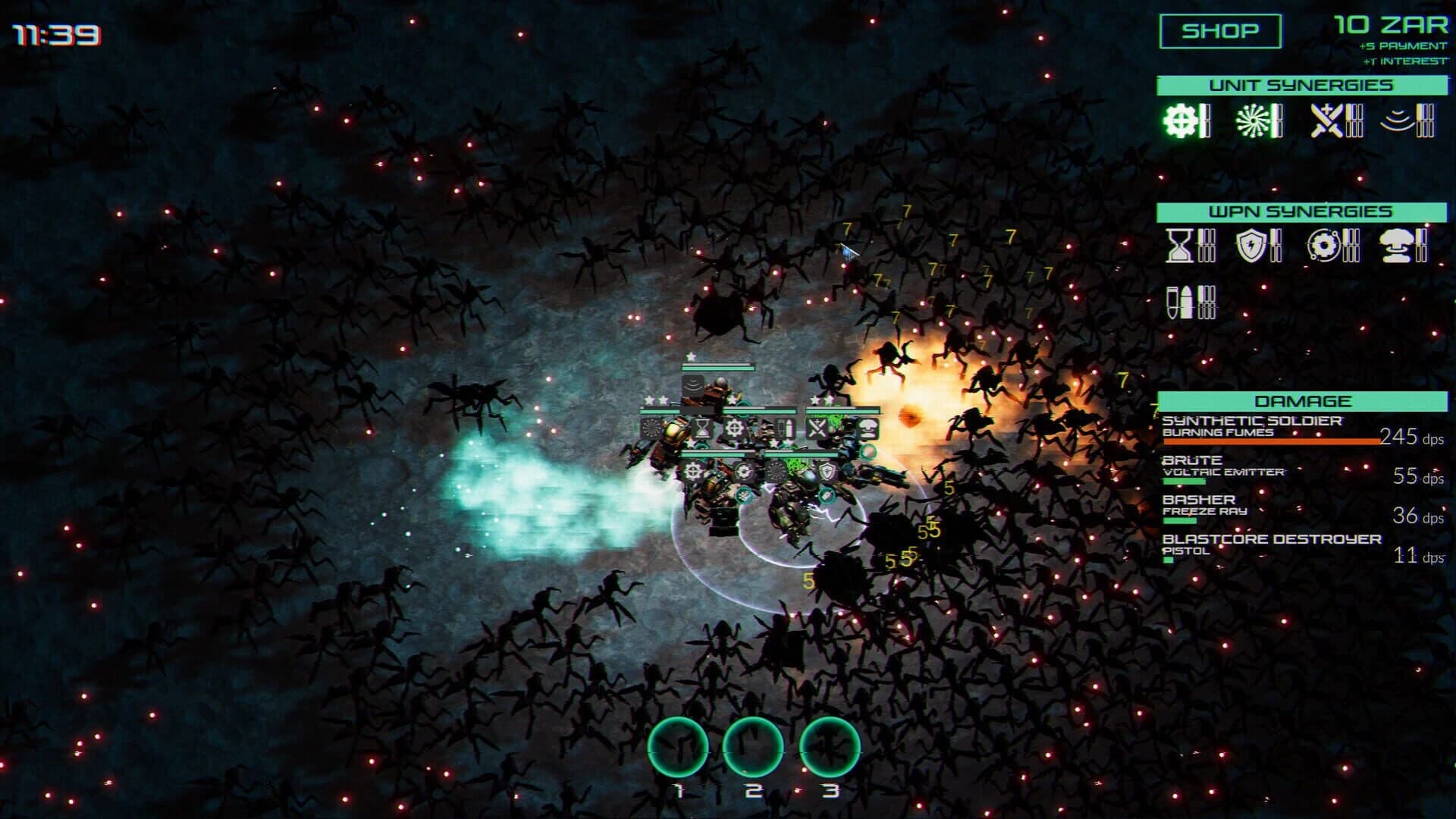
Task: Click the DAMAGE panel header
Action: click(1305, 400)
